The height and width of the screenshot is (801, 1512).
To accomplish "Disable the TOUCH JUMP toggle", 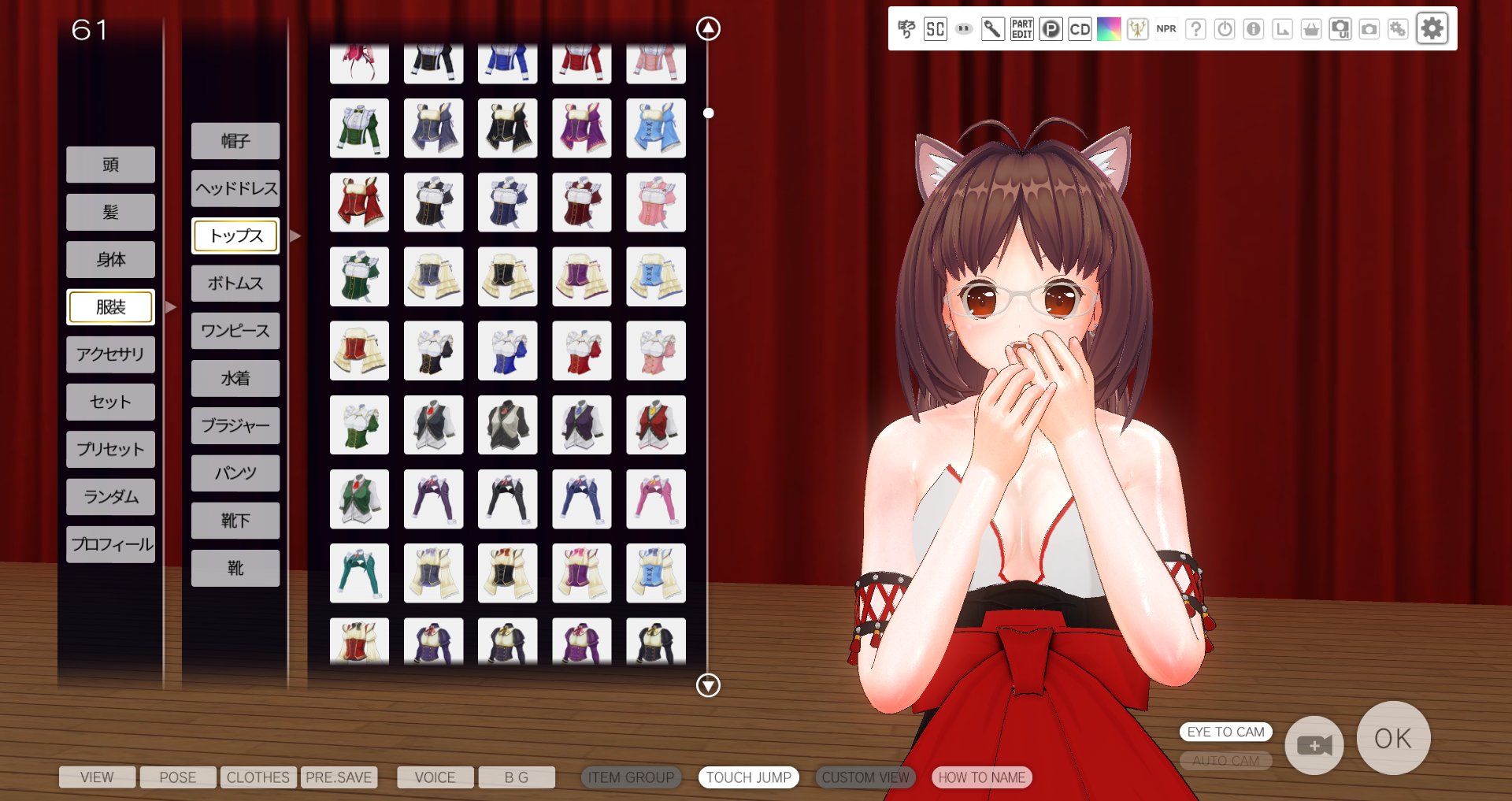I will [x=749, y=777].
